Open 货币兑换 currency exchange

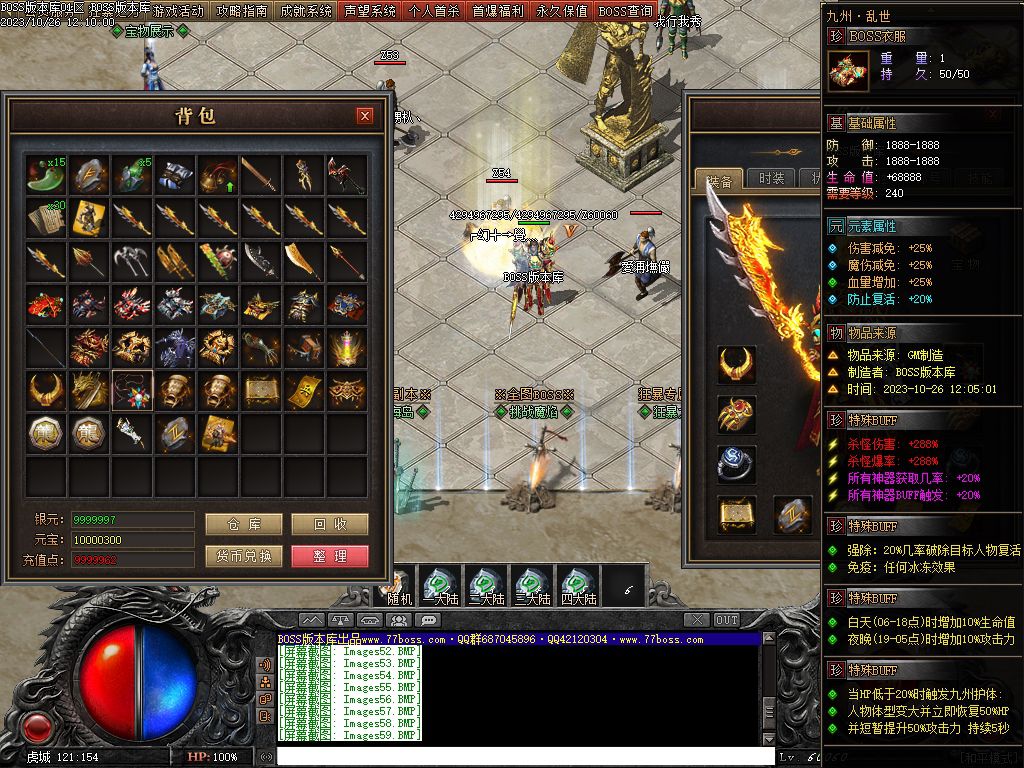click(x=243, y=556)
